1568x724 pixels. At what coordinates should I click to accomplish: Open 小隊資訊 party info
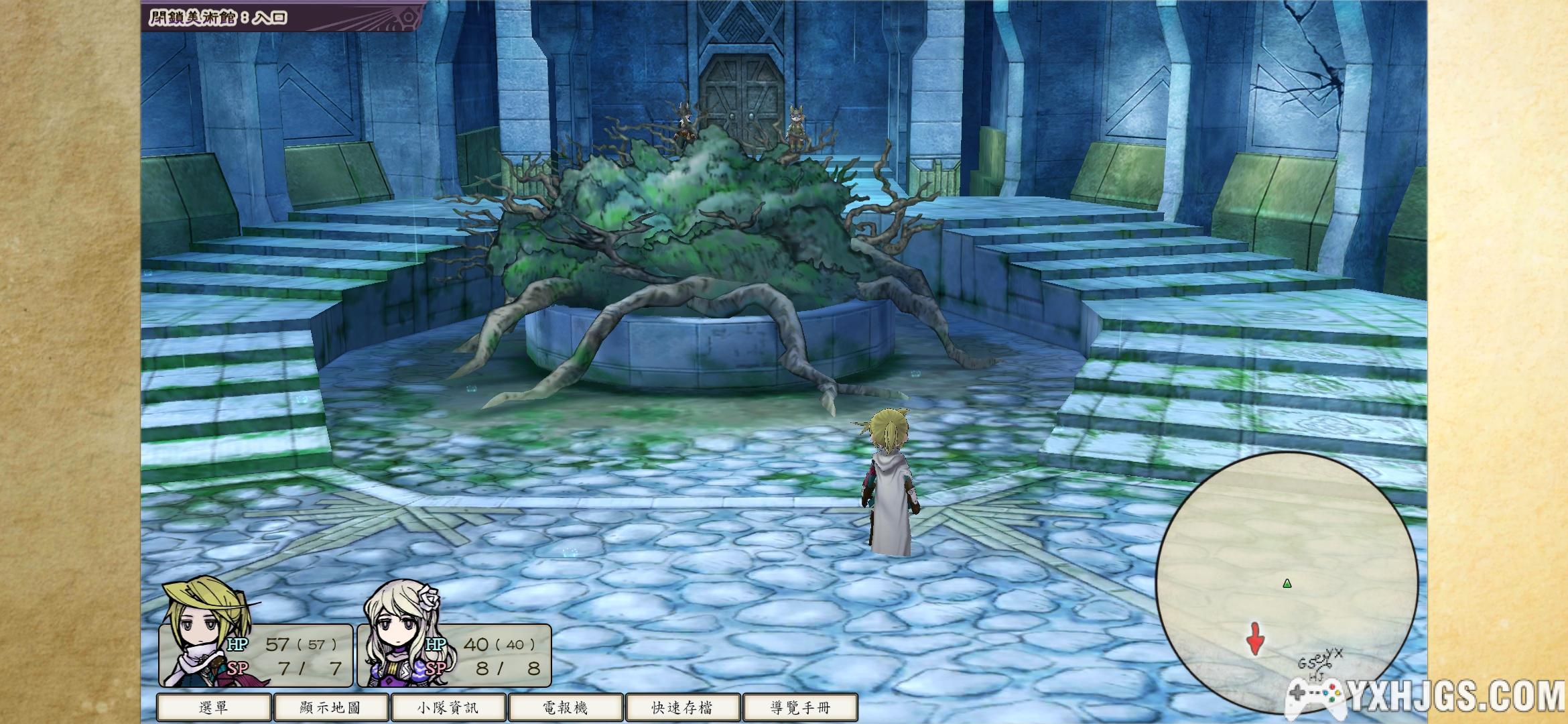(x=448, y=708)
